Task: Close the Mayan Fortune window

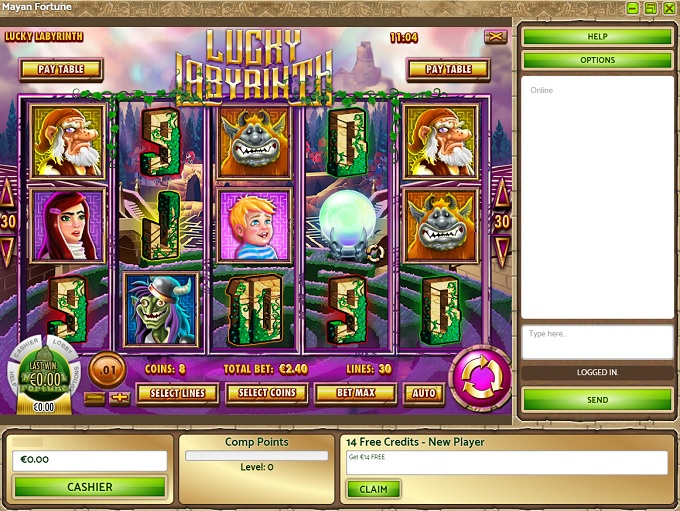Action: 668,8
